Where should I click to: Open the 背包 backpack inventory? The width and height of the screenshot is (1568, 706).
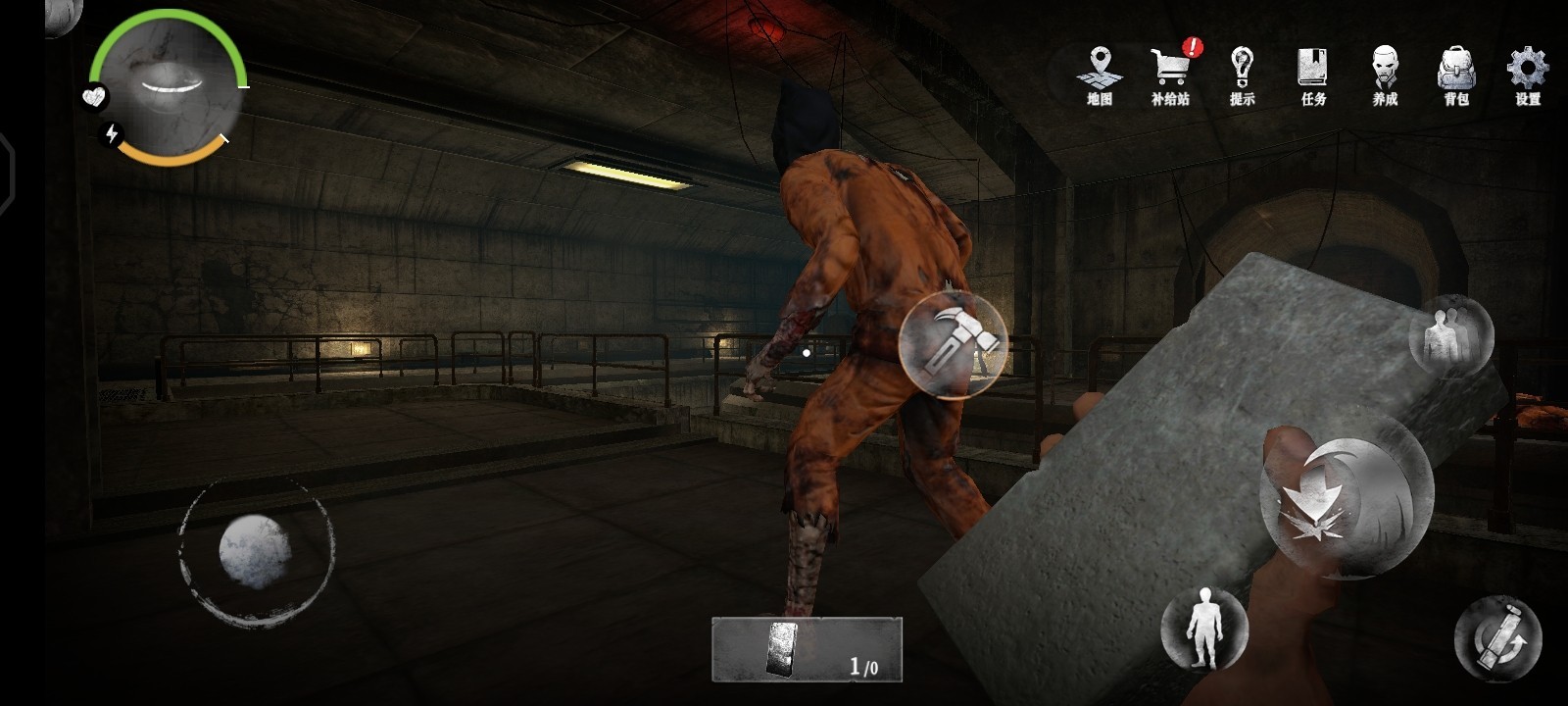[x=1456, y=74]
